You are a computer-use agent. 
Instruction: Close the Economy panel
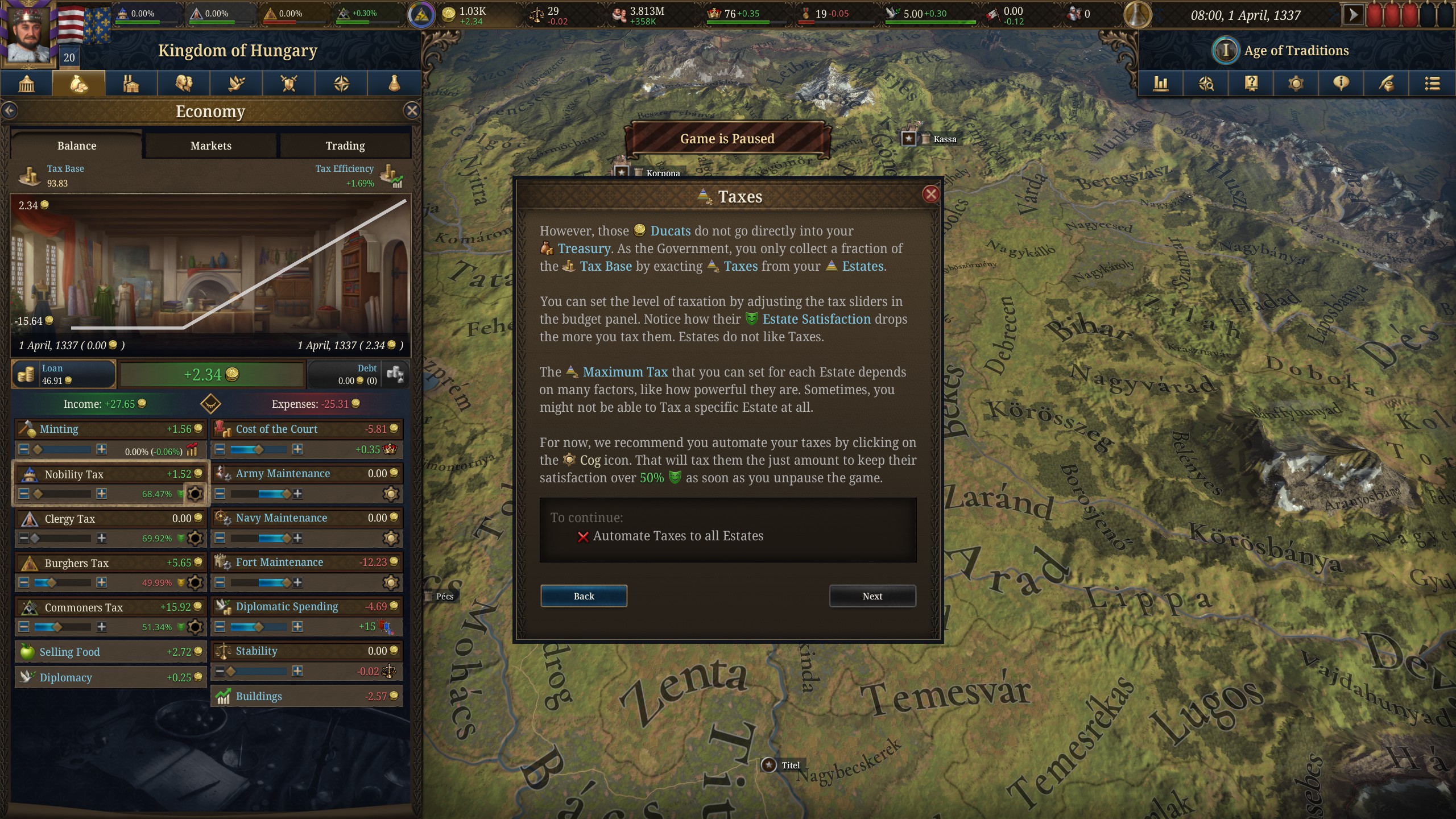[412, 111]
